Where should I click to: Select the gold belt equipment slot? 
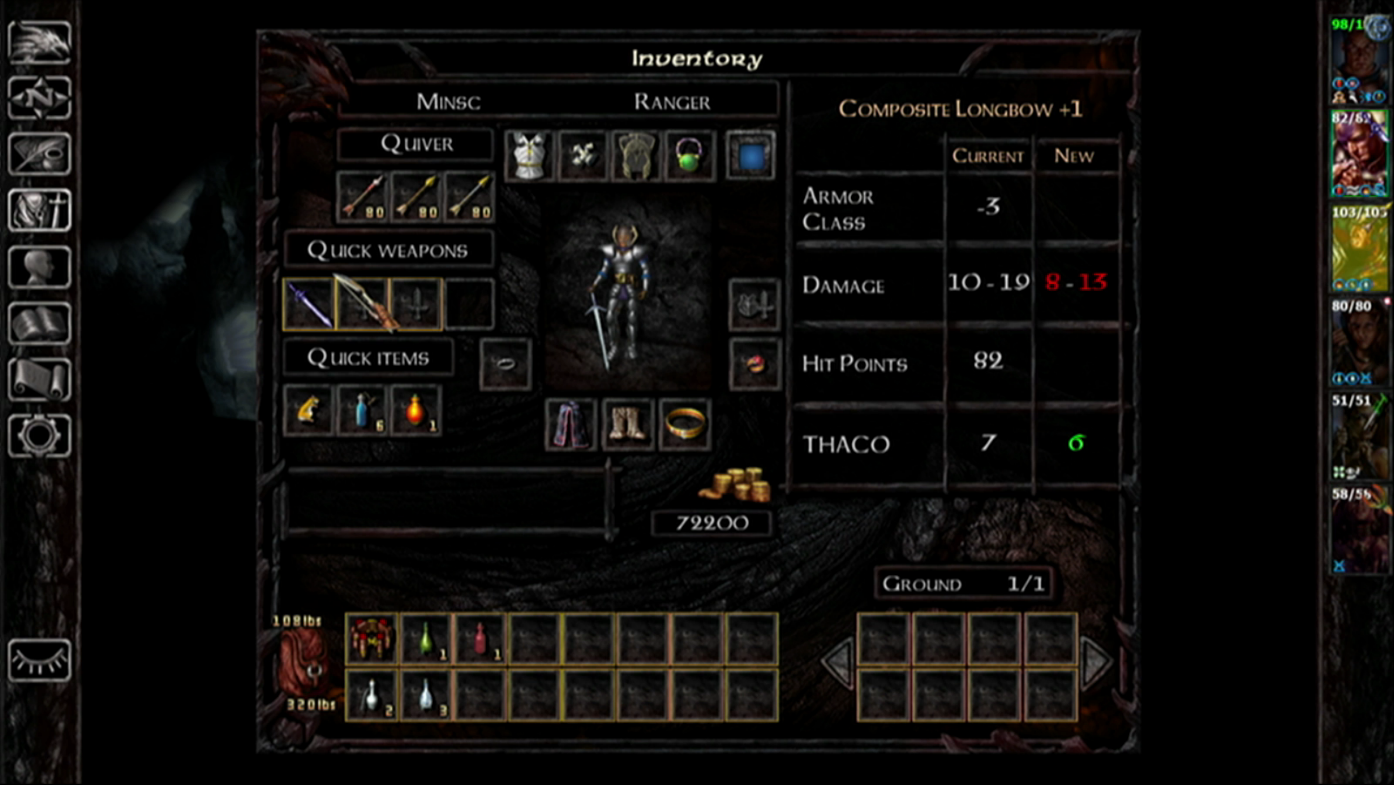(x=685, y=424)
